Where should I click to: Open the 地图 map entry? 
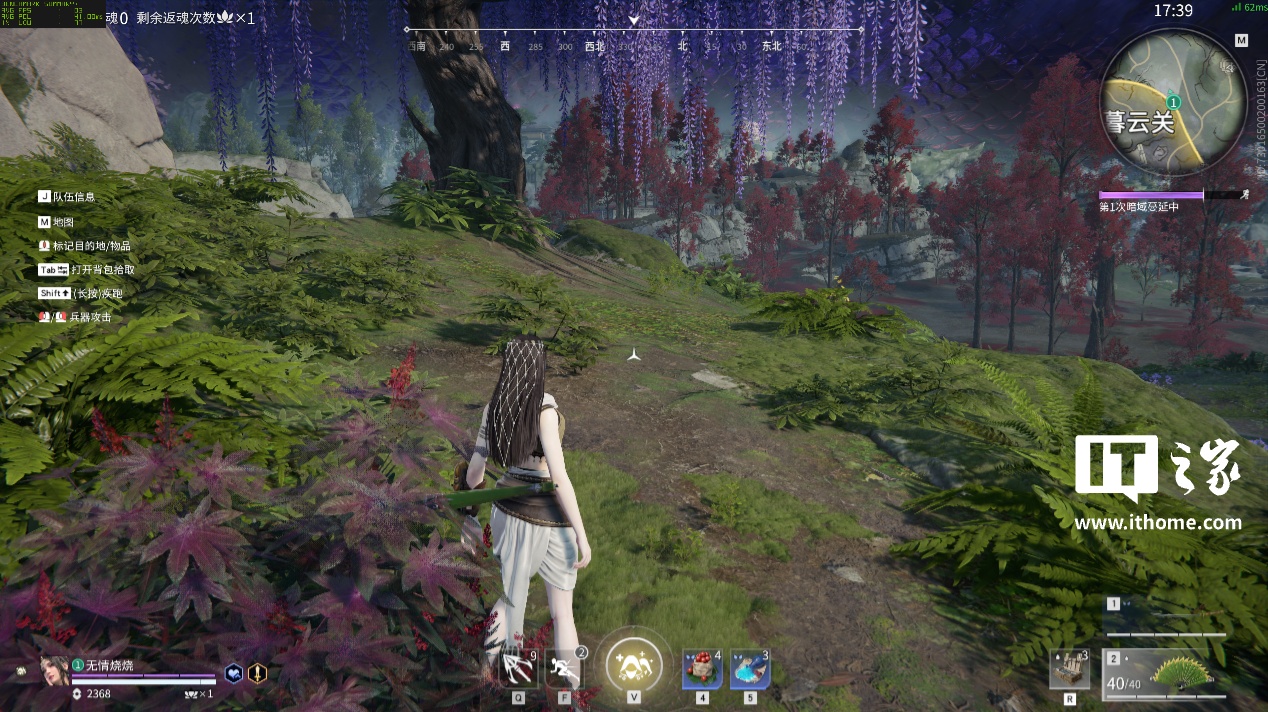coord(63,222)
